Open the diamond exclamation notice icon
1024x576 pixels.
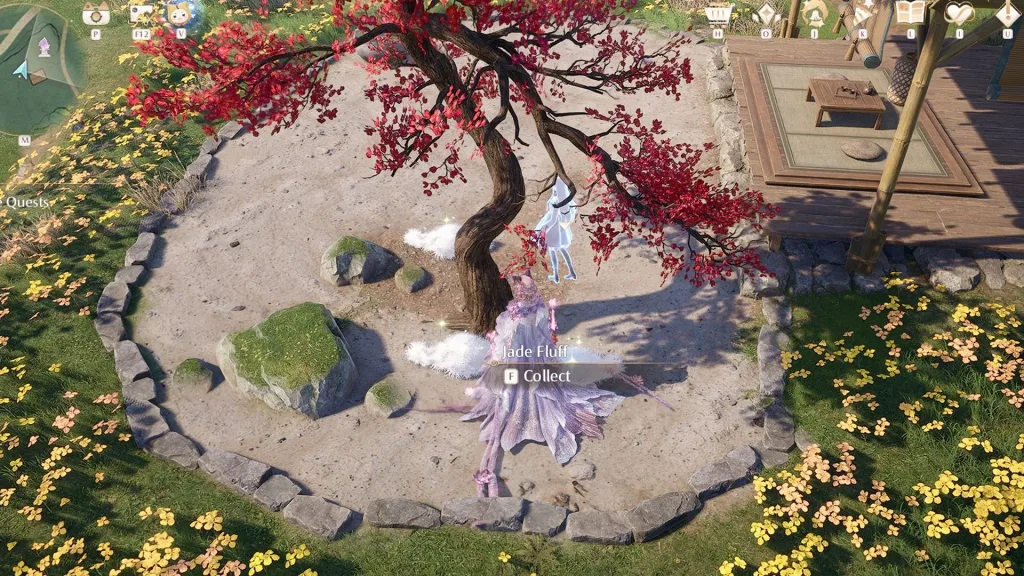point(1007,13)
